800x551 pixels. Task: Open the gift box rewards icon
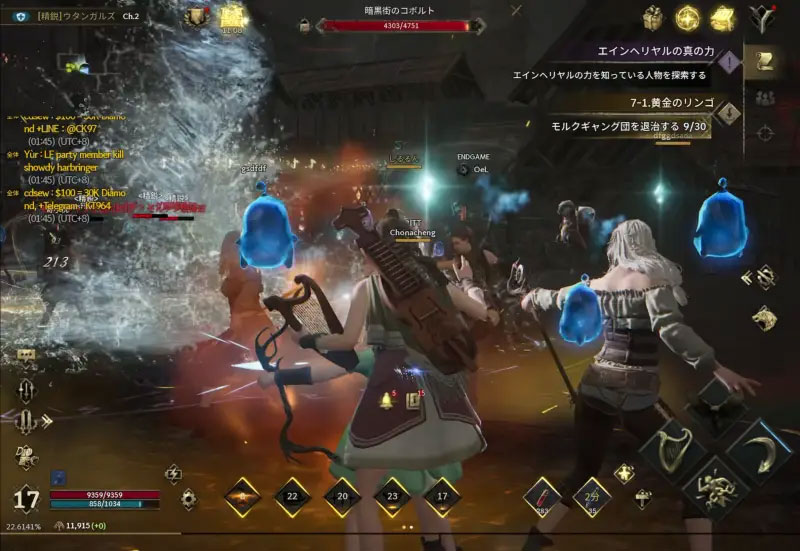click(x=654, y=18)
